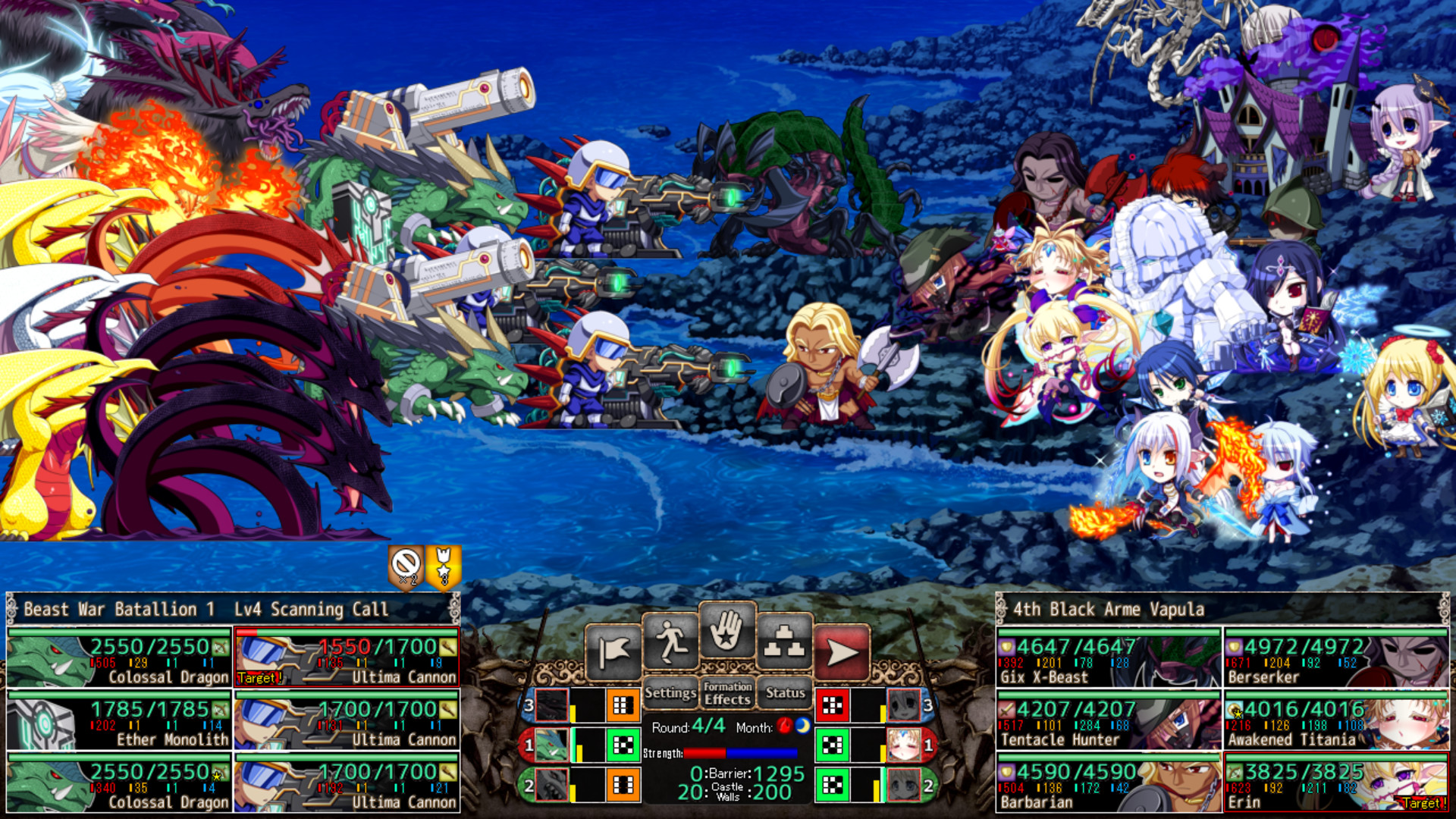Open the Settings button
1456x819 pixels.
click(670, 692)
